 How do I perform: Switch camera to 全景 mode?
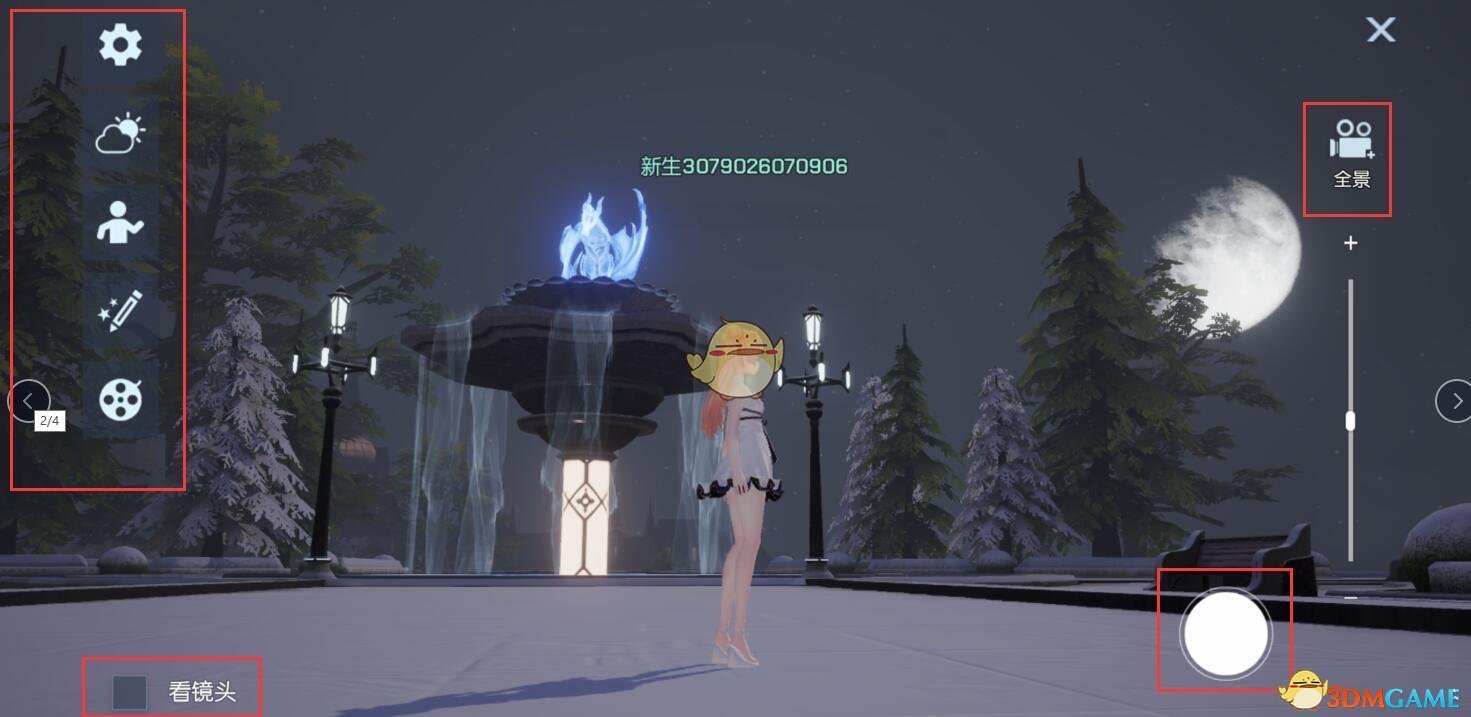pyautogui.click(x=1351, y=154)
